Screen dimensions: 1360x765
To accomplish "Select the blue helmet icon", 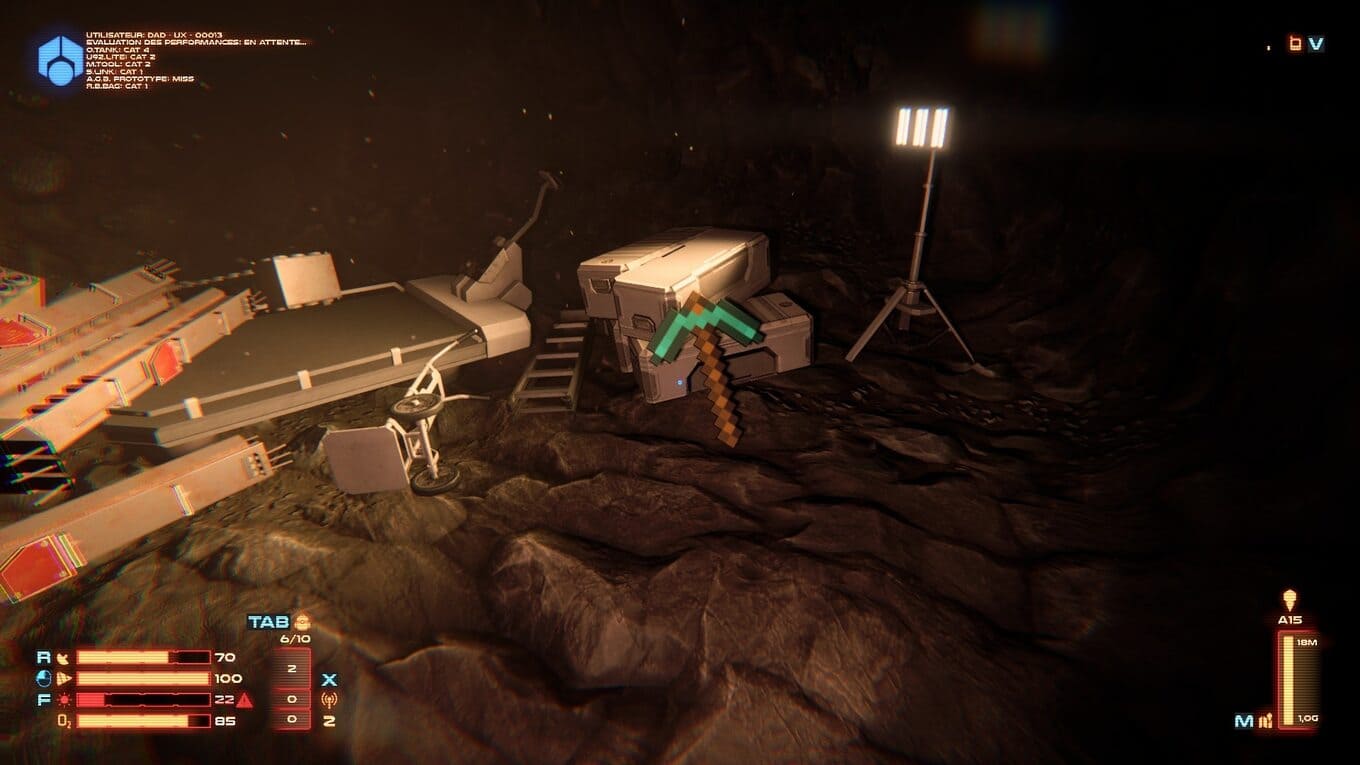I will point(44,678).
